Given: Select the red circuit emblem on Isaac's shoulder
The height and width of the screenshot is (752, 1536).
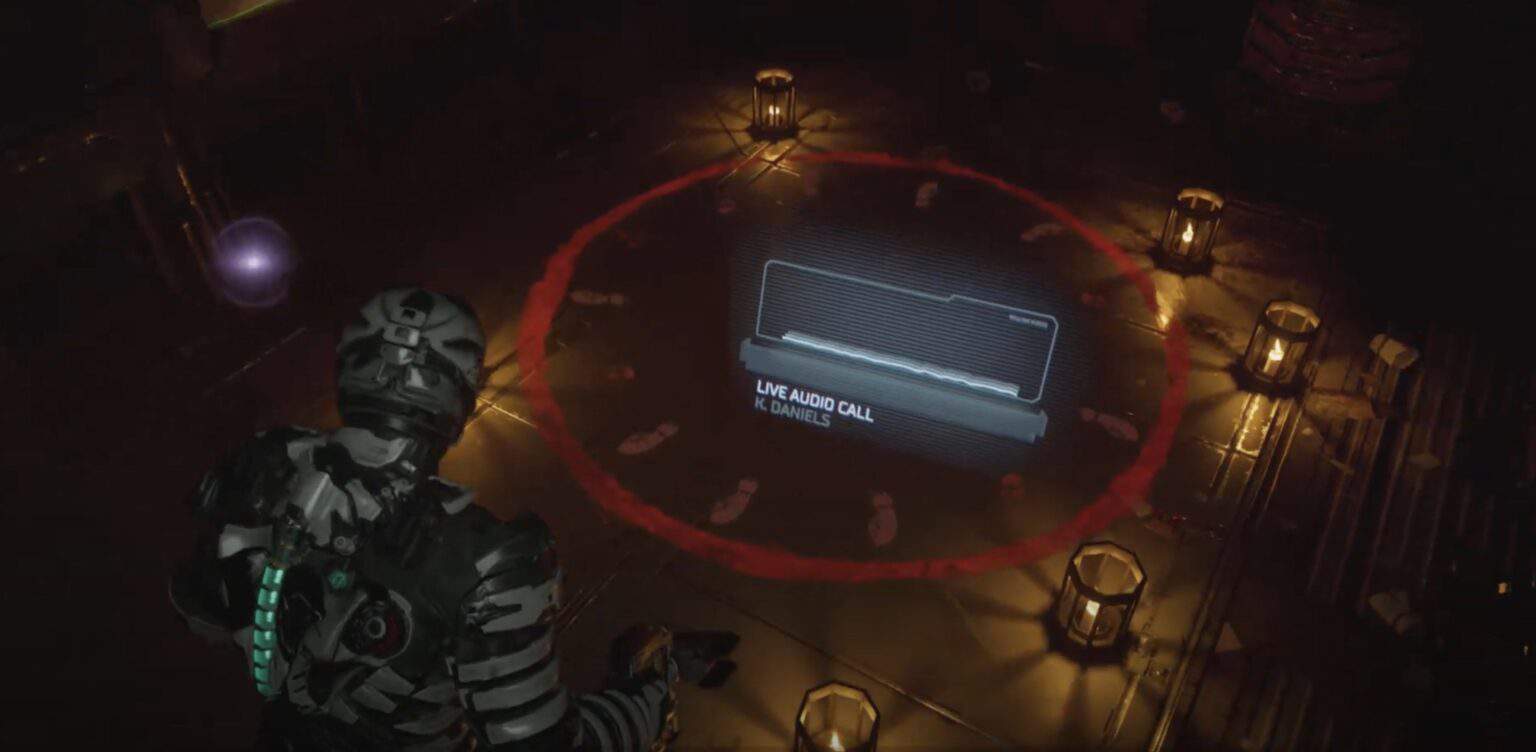Looking at the screenshot, I should 374,627.
